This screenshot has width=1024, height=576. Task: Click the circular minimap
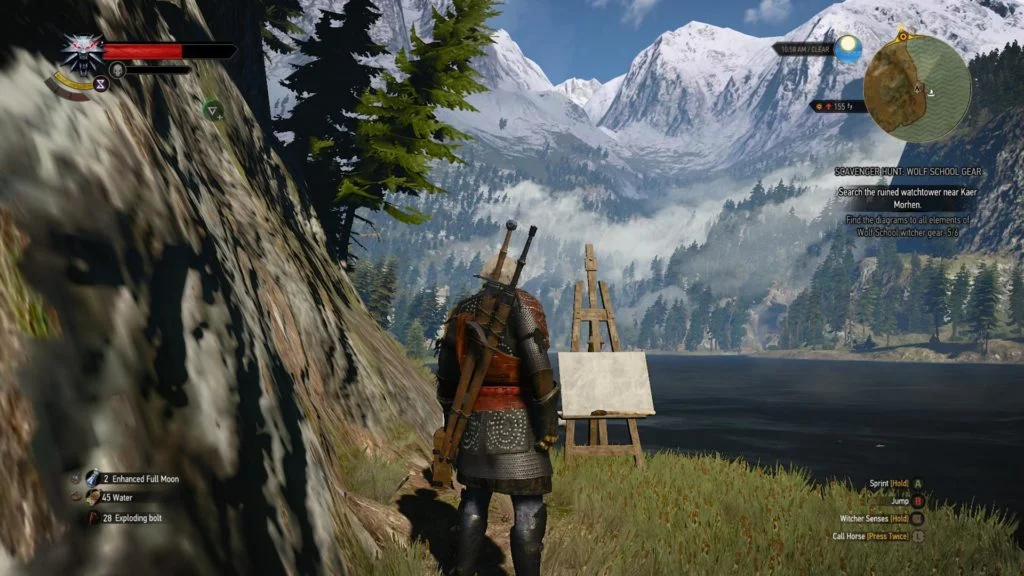coord(917,88)
